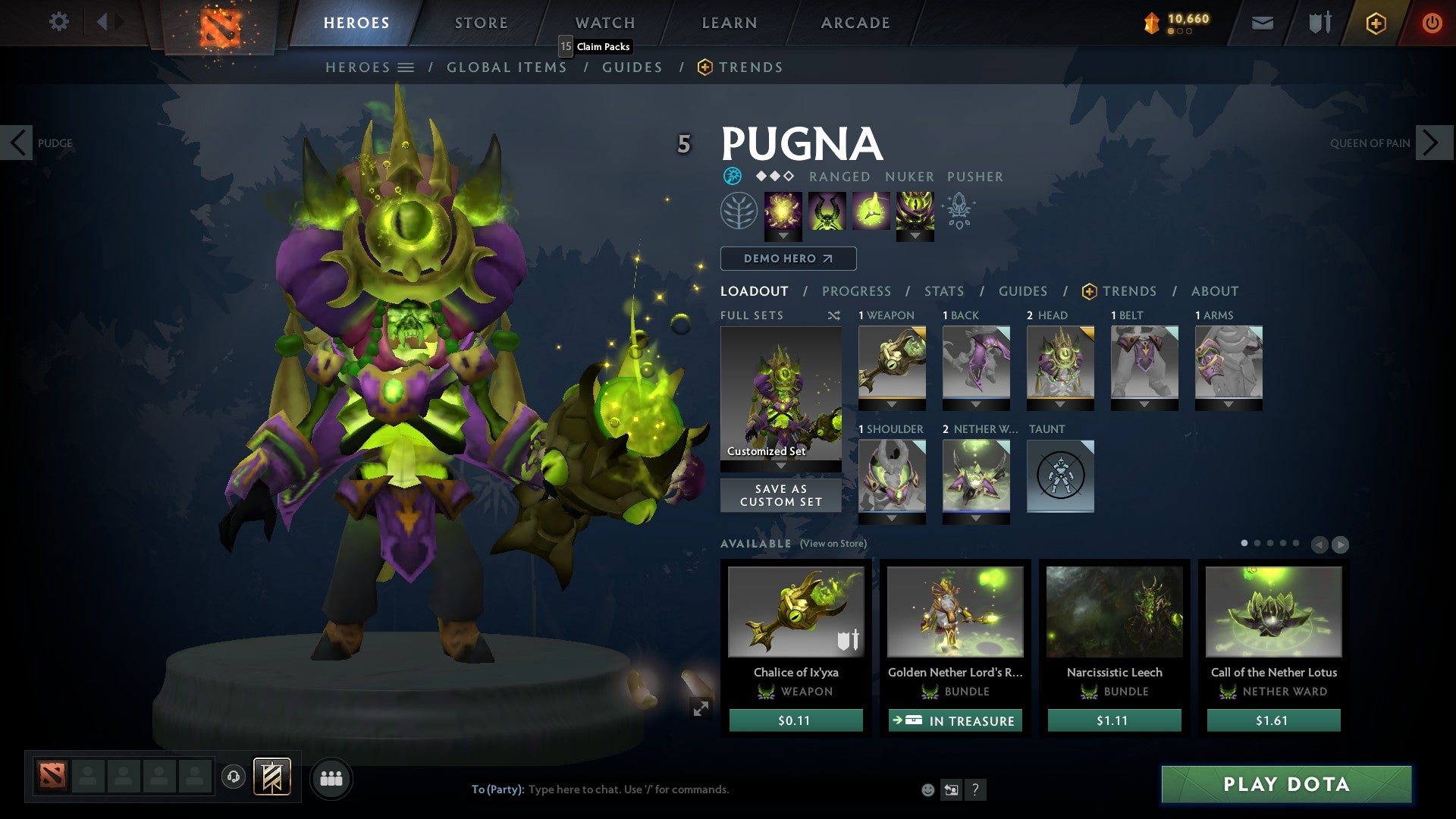This screenshot has width=1456, height=819.
Task: Open the Arcade tab
Action: click(855, 23)
